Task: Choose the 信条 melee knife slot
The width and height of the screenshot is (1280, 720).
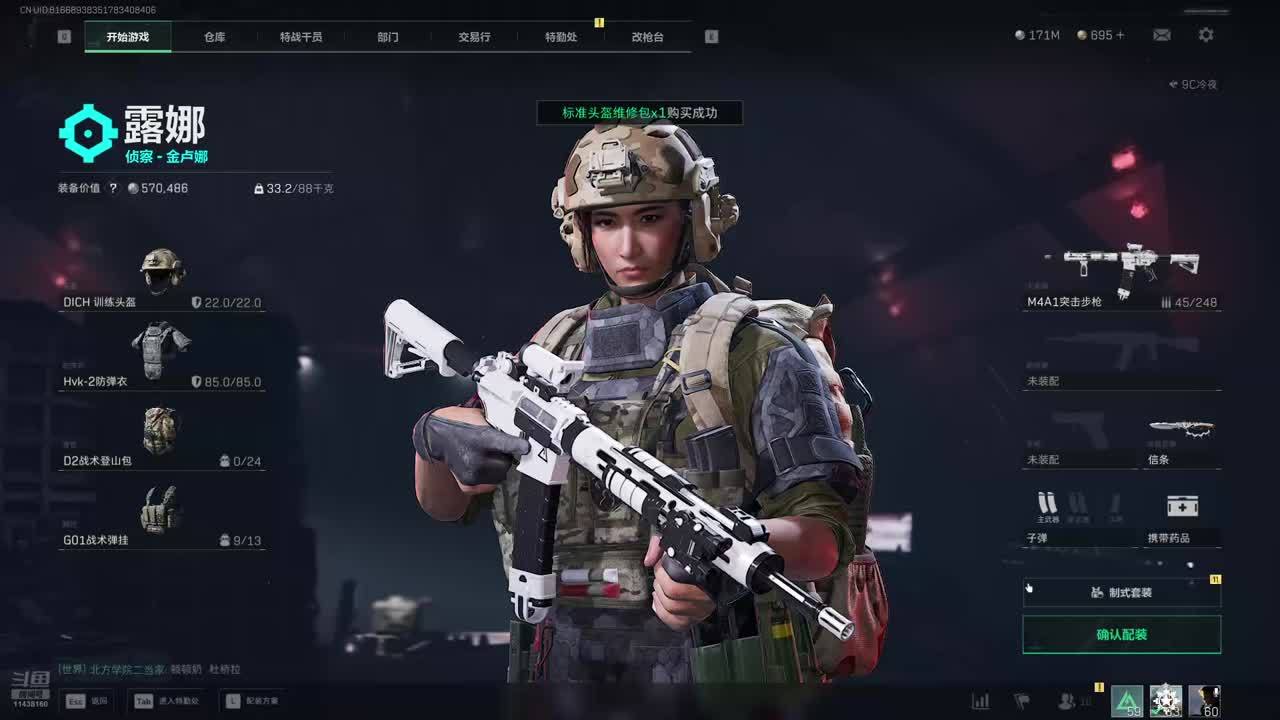Action: (x=1182, y=440)
